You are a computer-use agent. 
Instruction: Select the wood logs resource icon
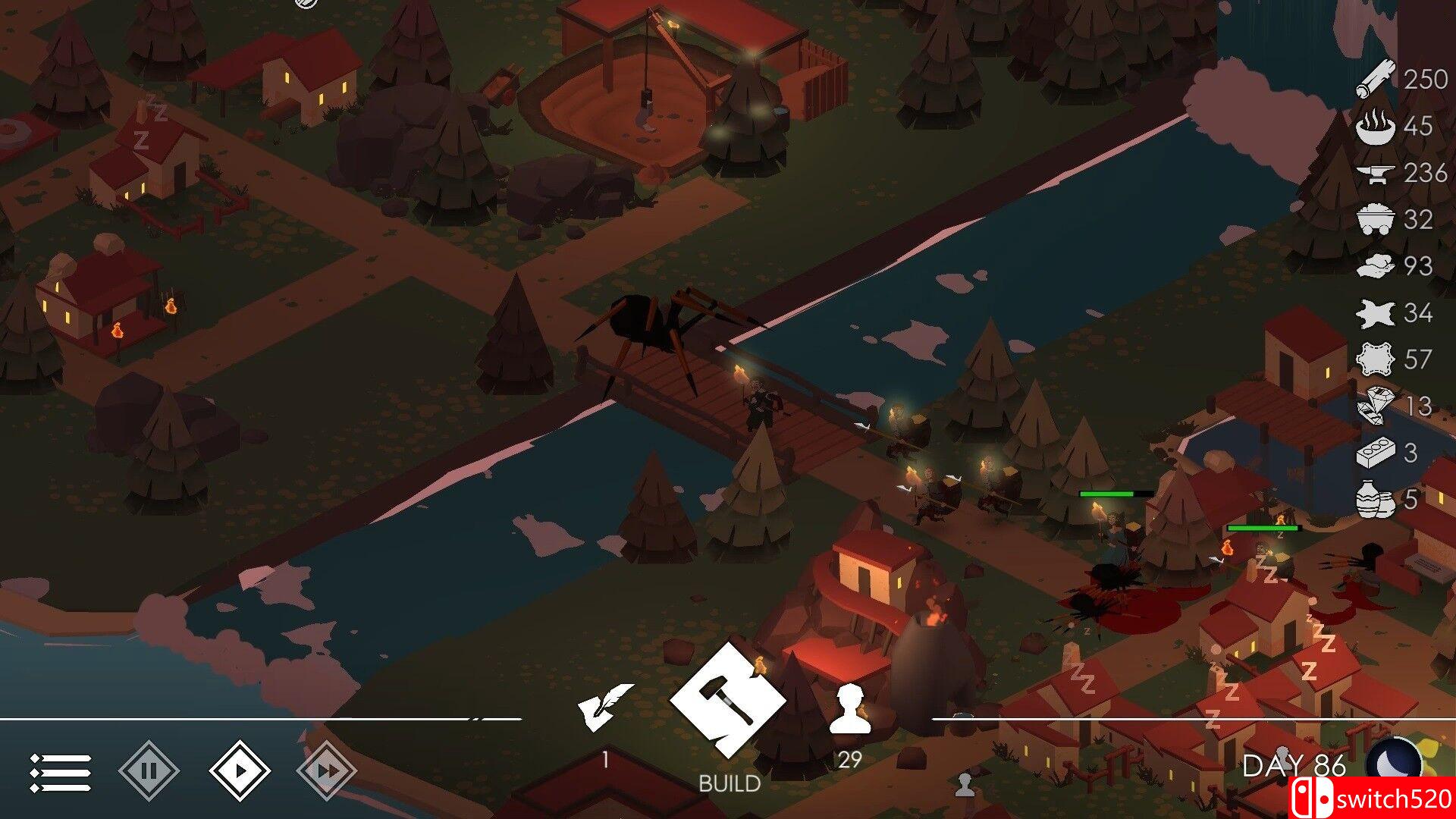1376,80
